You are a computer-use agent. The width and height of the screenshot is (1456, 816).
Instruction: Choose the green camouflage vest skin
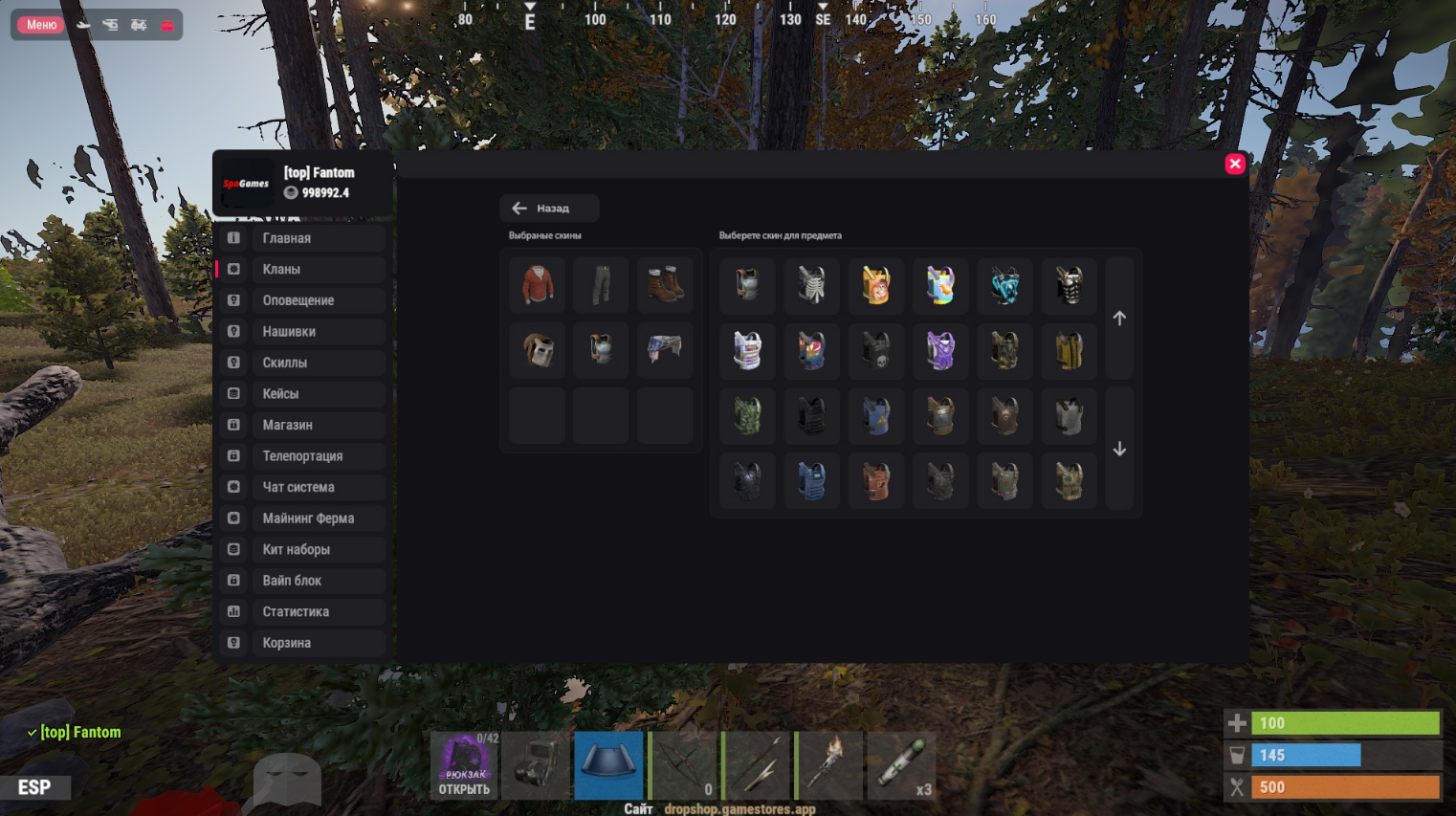[747, 415]
